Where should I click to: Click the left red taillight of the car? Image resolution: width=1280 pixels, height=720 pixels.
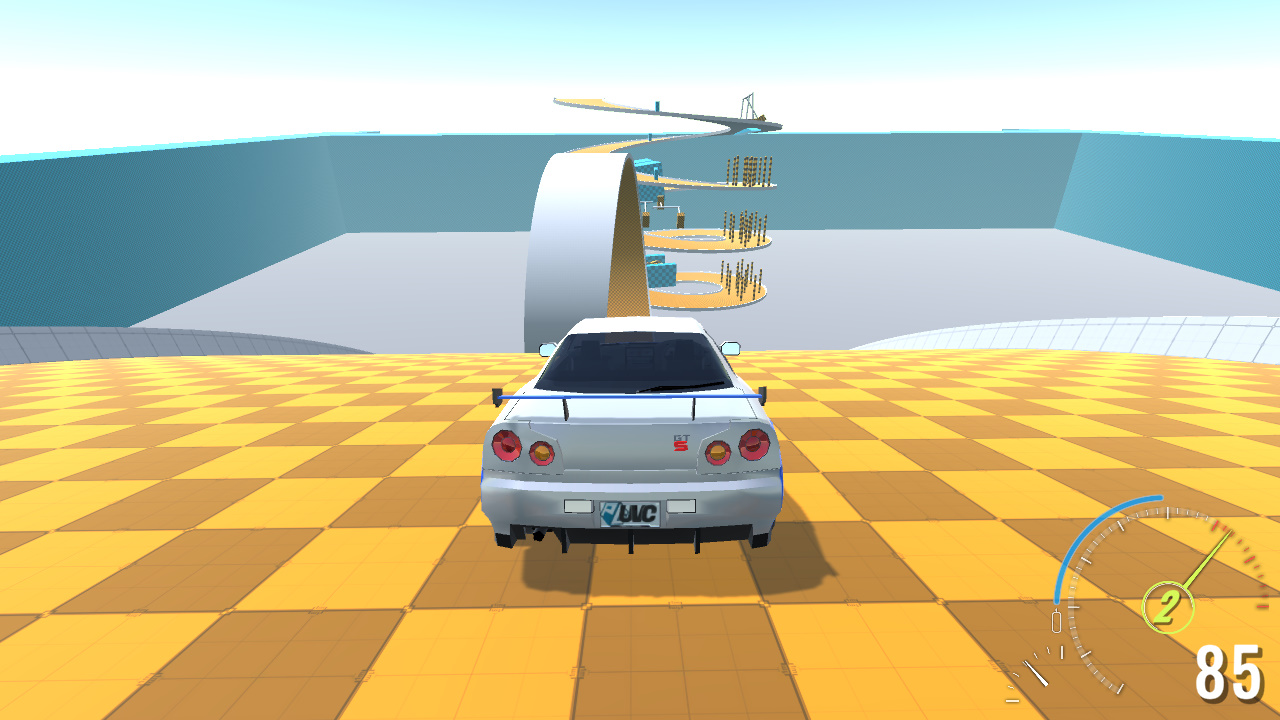506,444
